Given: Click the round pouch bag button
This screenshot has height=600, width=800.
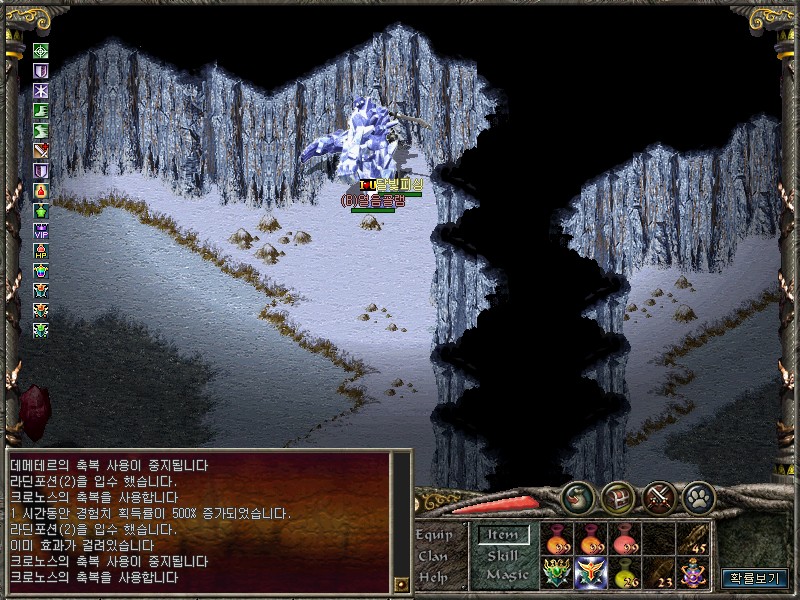Looking at the screenshot, I should pyautogui.click(x=578, y=498).
